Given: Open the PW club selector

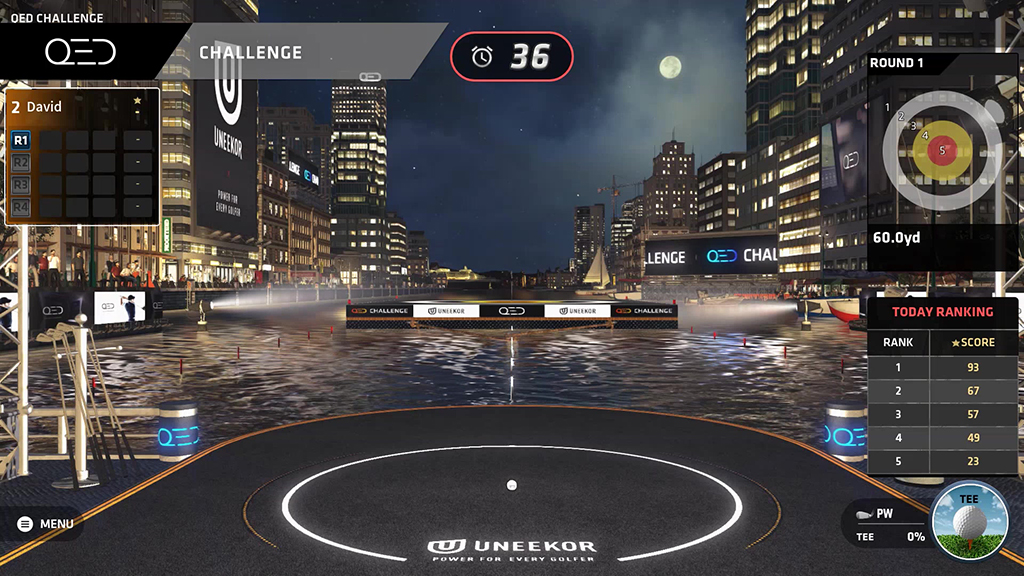Looking at the screenshot, I should point(882,515).
